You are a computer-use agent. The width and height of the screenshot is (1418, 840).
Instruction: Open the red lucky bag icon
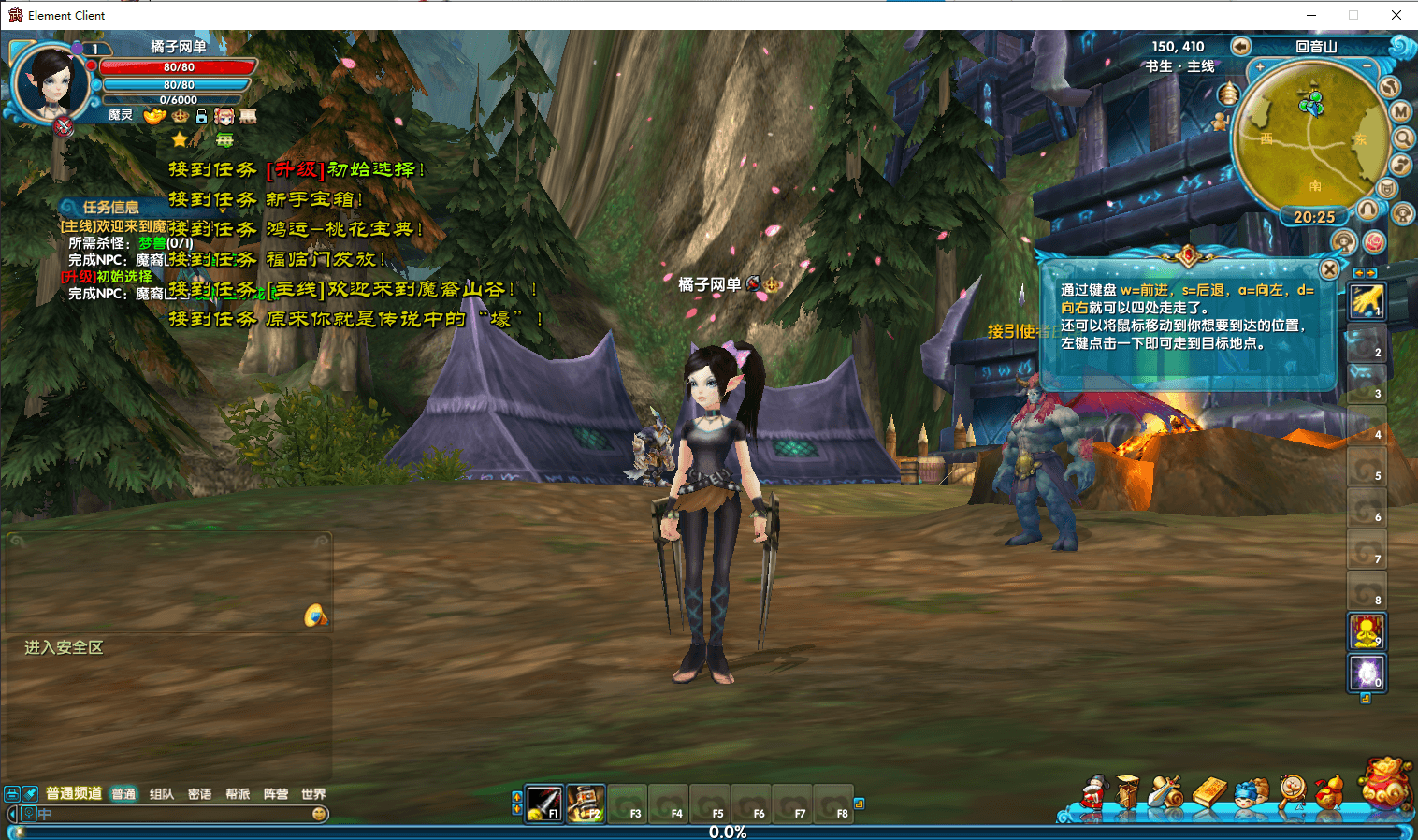pyautogui.click(x=1385, y=782)
